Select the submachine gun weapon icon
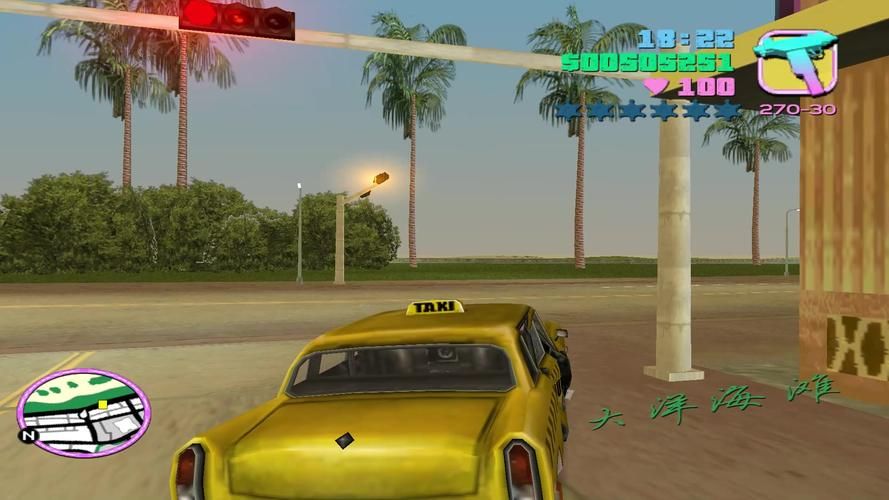889x500 pixels. 795,62
